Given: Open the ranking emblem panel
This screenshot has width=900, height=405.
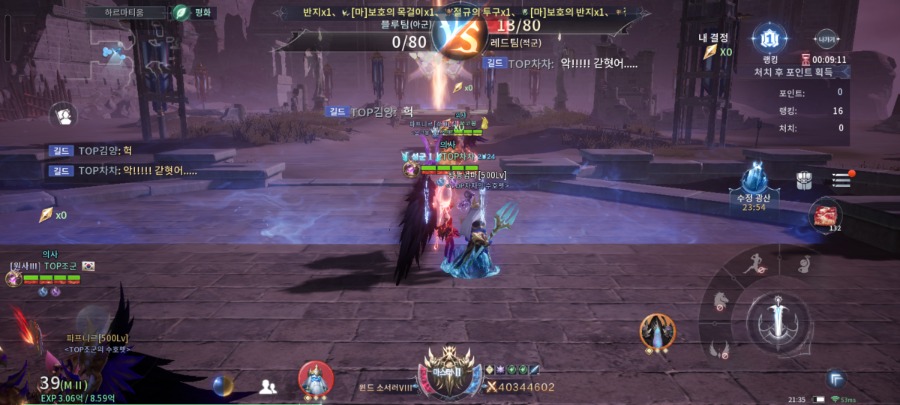Looking at the screenshot, I should (770, 40).
